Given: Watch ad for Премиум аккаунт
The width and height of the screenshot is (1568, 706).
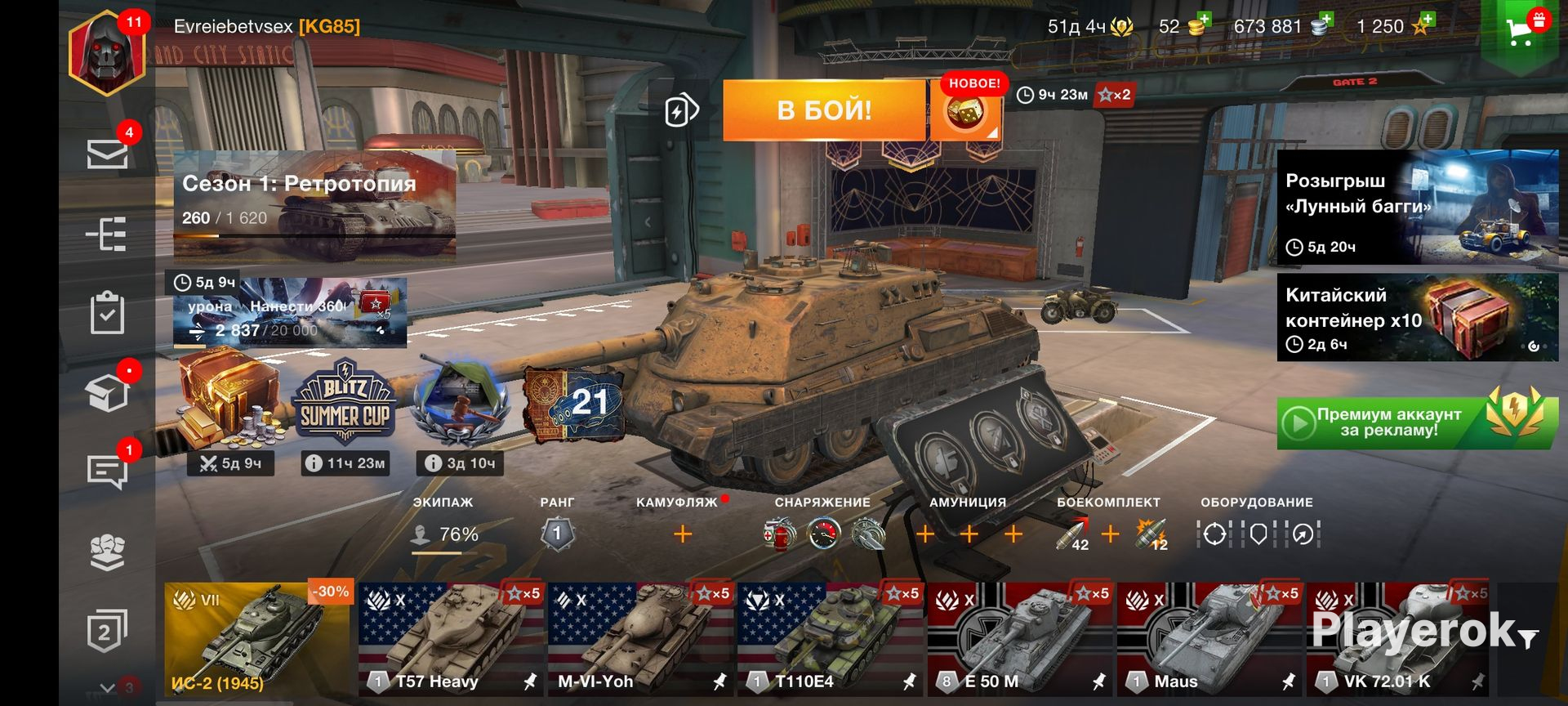Looking at the screenshot, I should coord(1417,422).
